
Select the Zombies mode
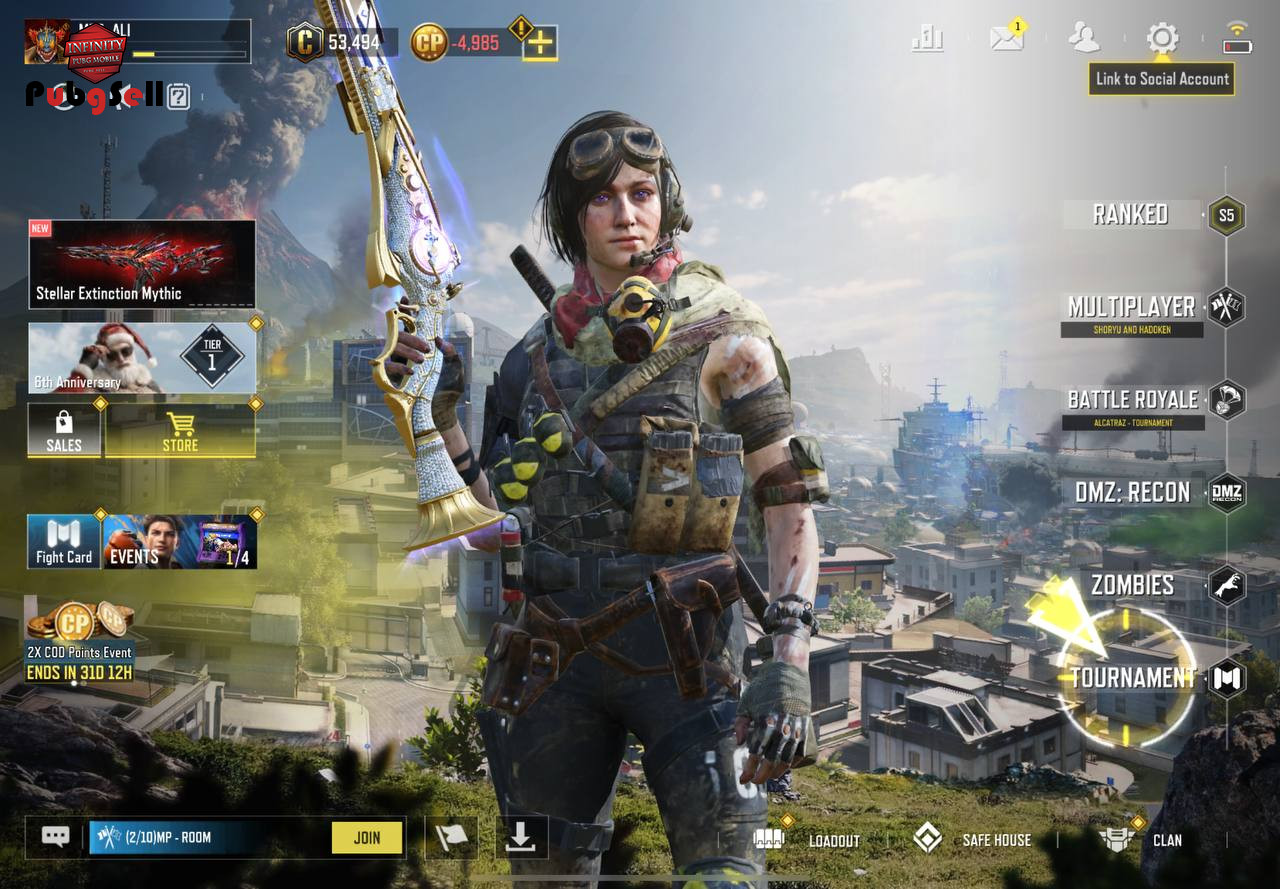(x=1132, y=585)
